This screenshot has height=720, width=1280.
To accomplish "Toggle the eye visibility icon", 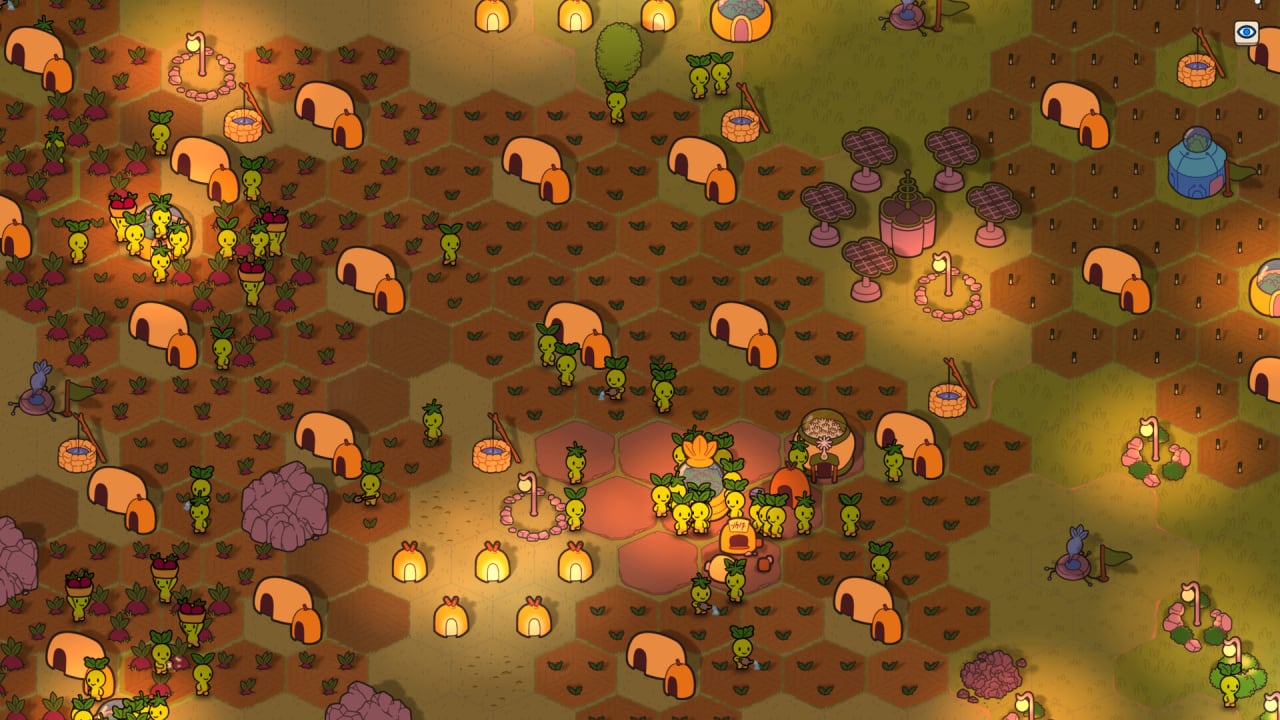I will (1246, 32).
